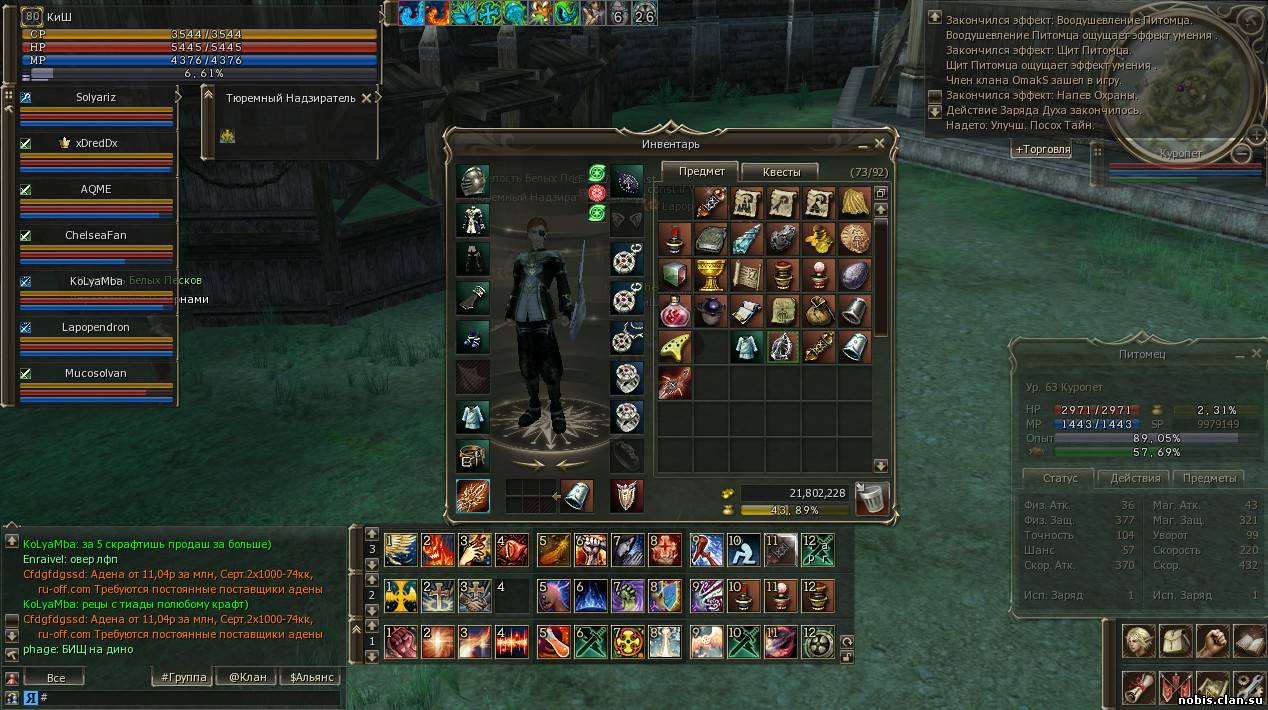
Task: Switch chat to the #Группа tab
Action: tap(184, 677)
